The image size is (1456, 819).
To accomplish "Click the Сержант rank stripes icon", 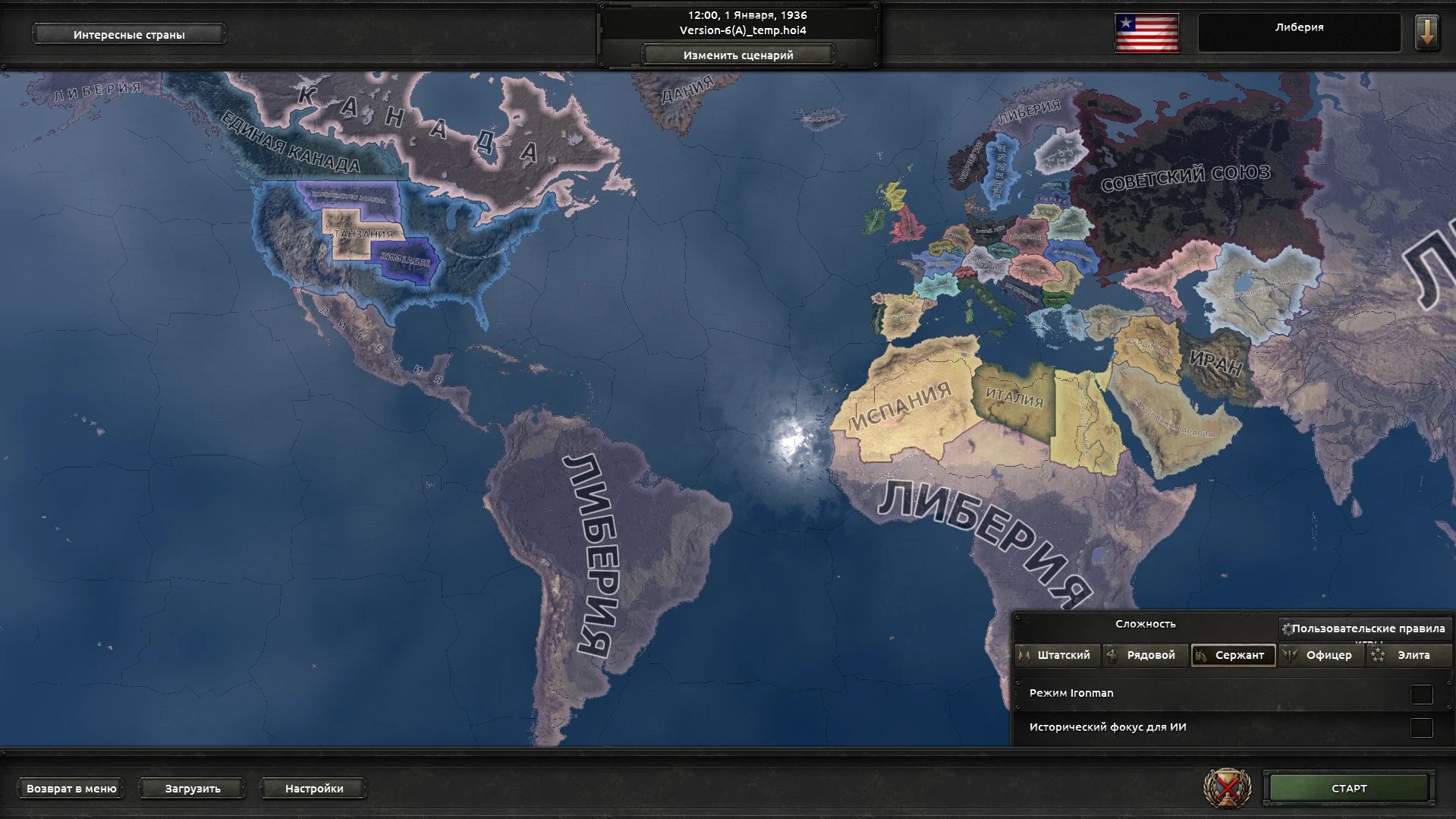I will [1200, 655].
